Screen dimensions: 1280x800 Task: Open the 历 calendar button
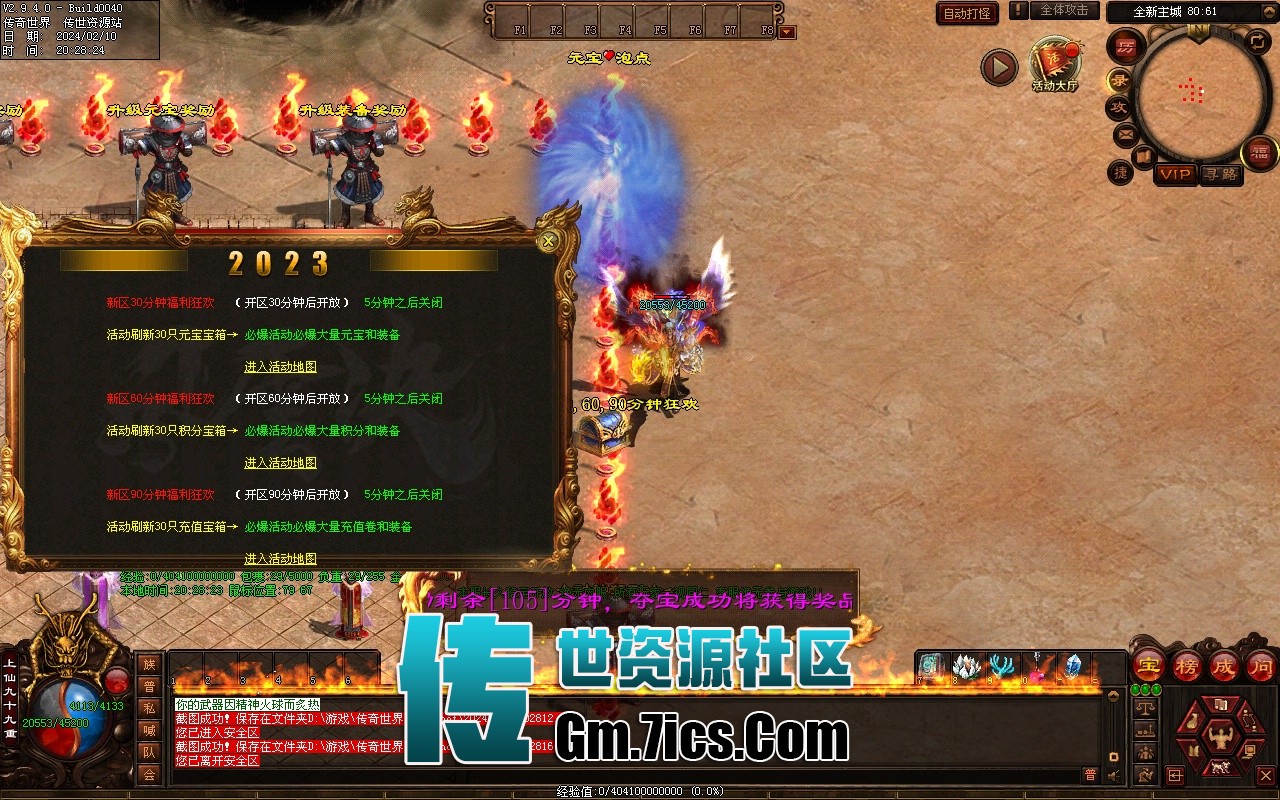click(1126, 46)
